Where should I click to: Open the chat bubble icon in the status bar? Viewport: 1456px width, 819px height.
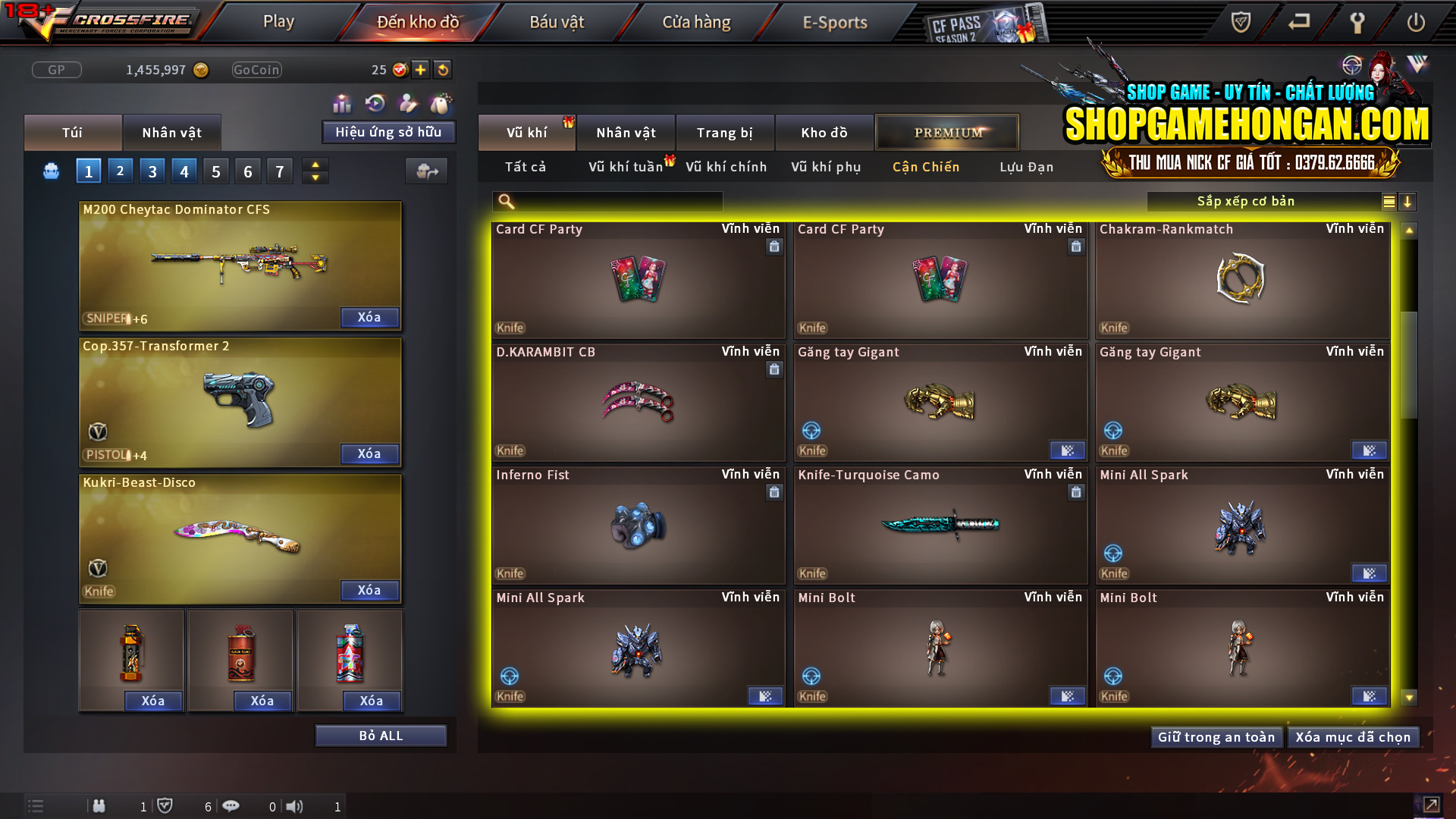[x=231, y=806]
